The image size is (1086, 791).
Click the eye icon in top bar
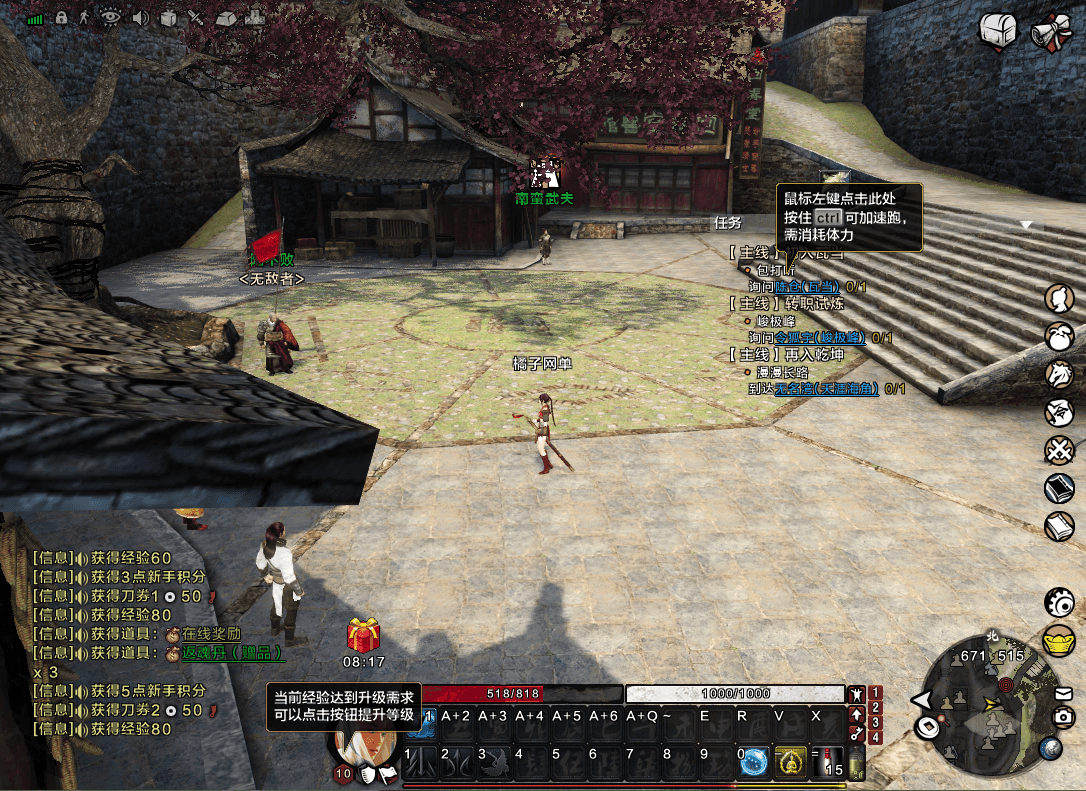(x=110, y=18)
